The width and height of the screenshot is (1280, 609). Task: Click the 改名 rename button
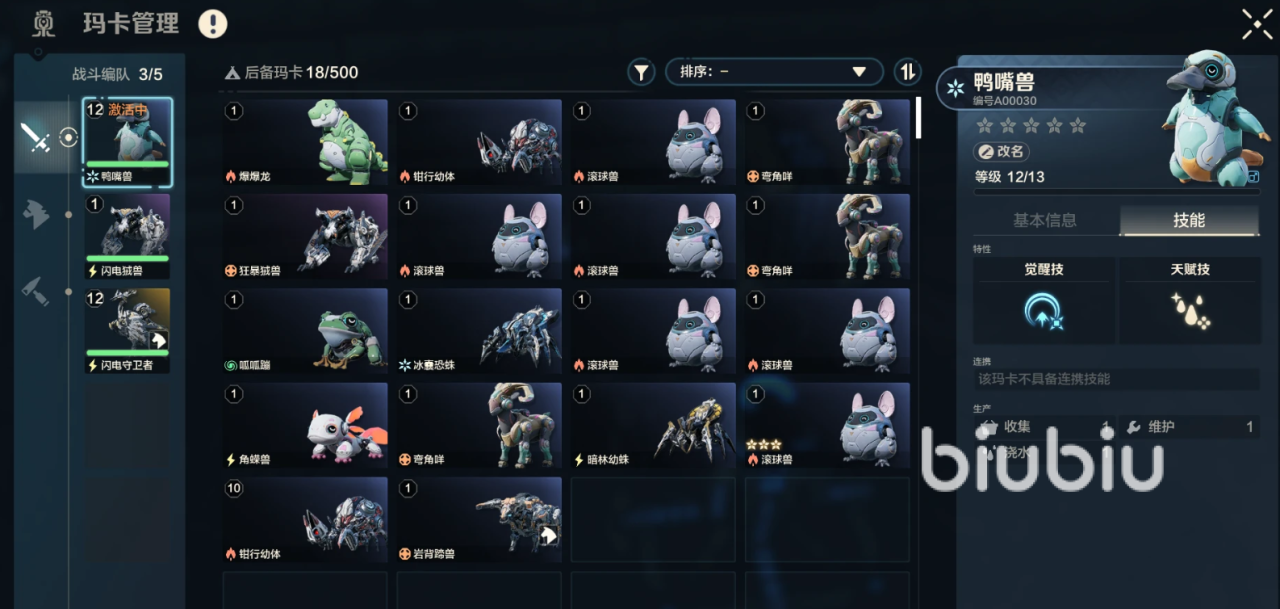tap(1001, 152)
